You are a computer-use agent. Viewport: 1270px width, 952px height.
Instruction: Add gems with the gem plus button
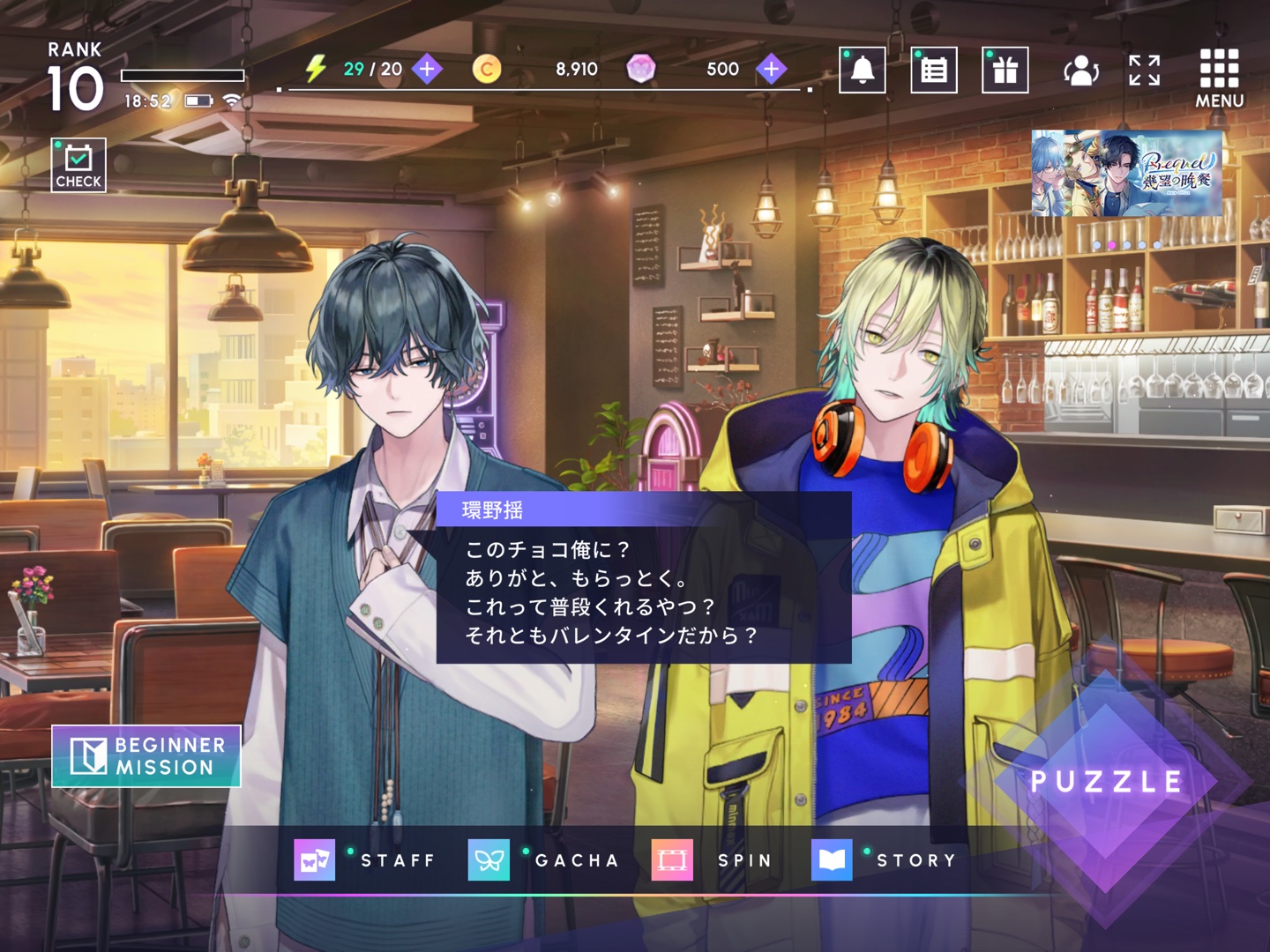tap(772, 69)
